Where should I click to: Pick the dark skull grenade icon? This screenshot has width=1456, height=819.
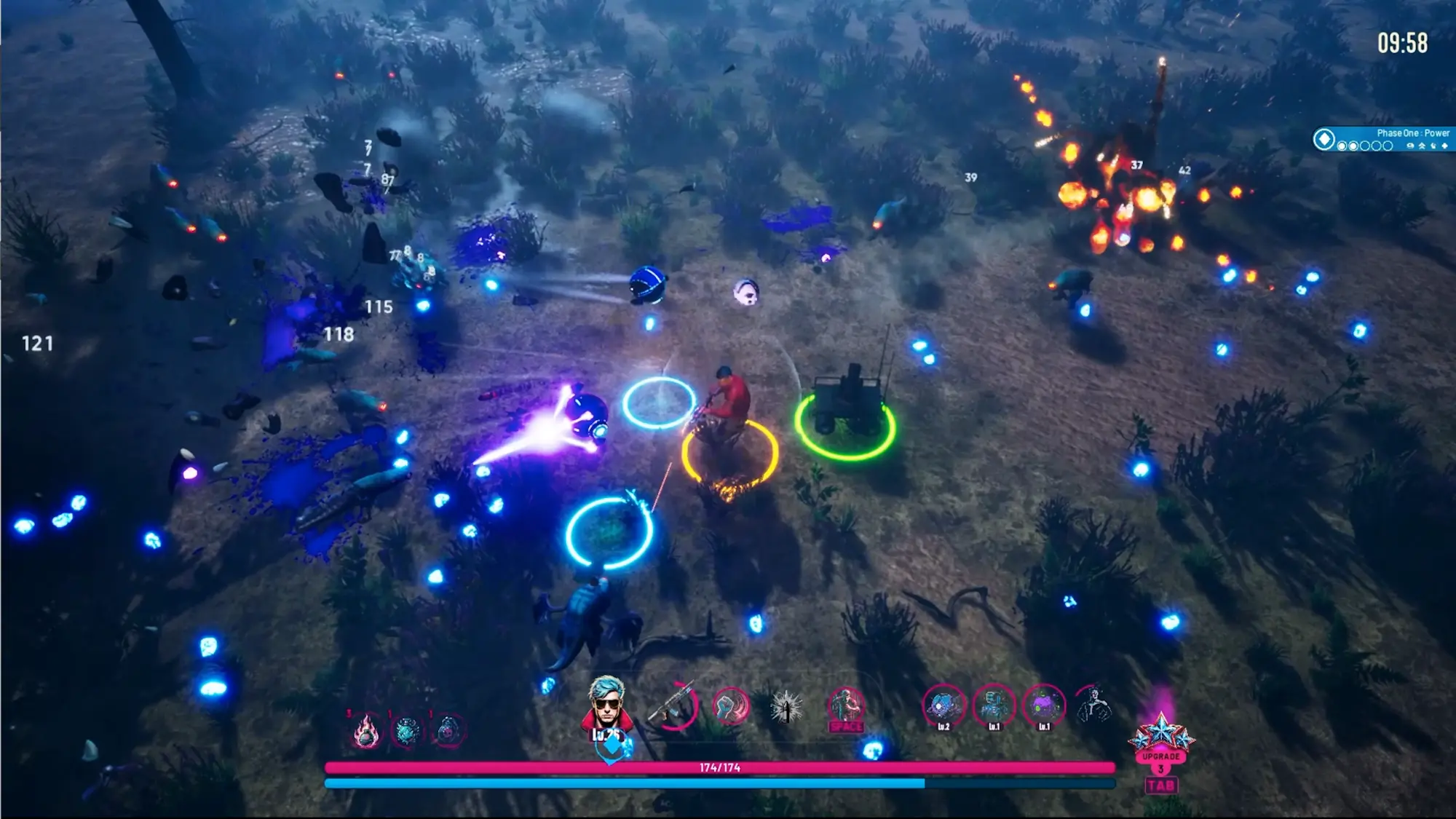[448, 730]
